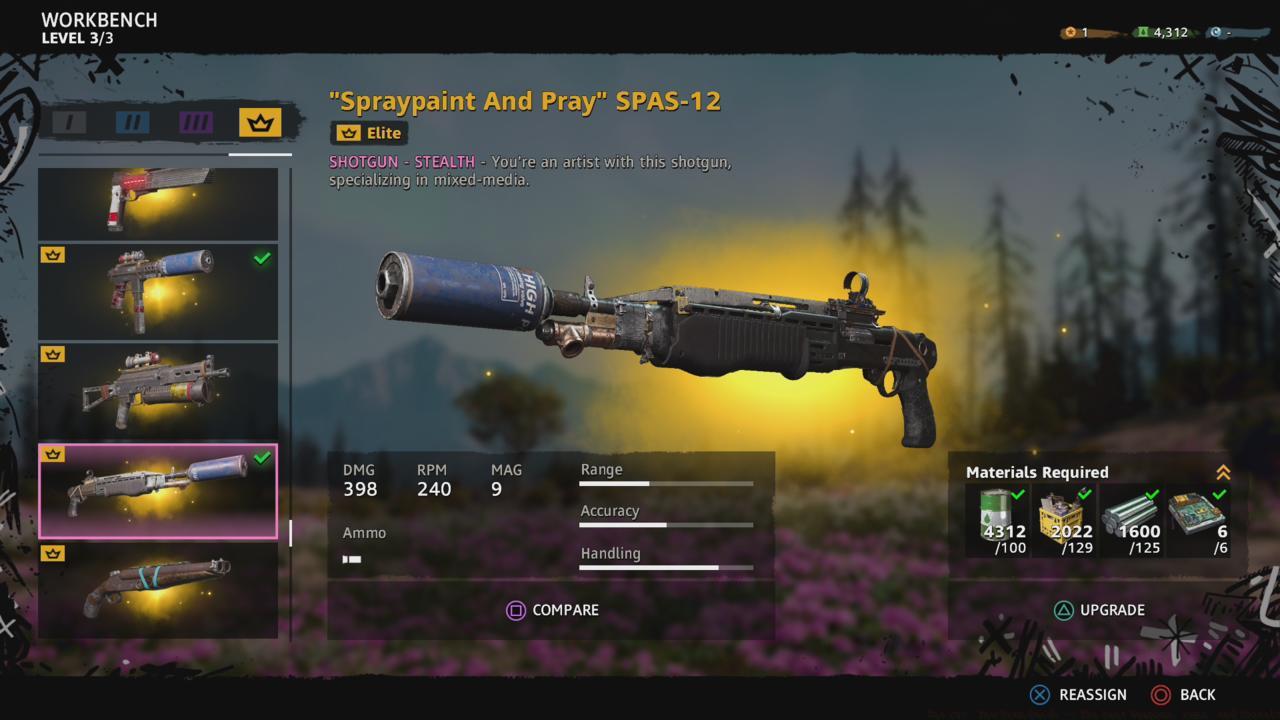The image size is (1280, 720).
Task: Switch to the blue tier II tab
Action: [x=132, y=123]
